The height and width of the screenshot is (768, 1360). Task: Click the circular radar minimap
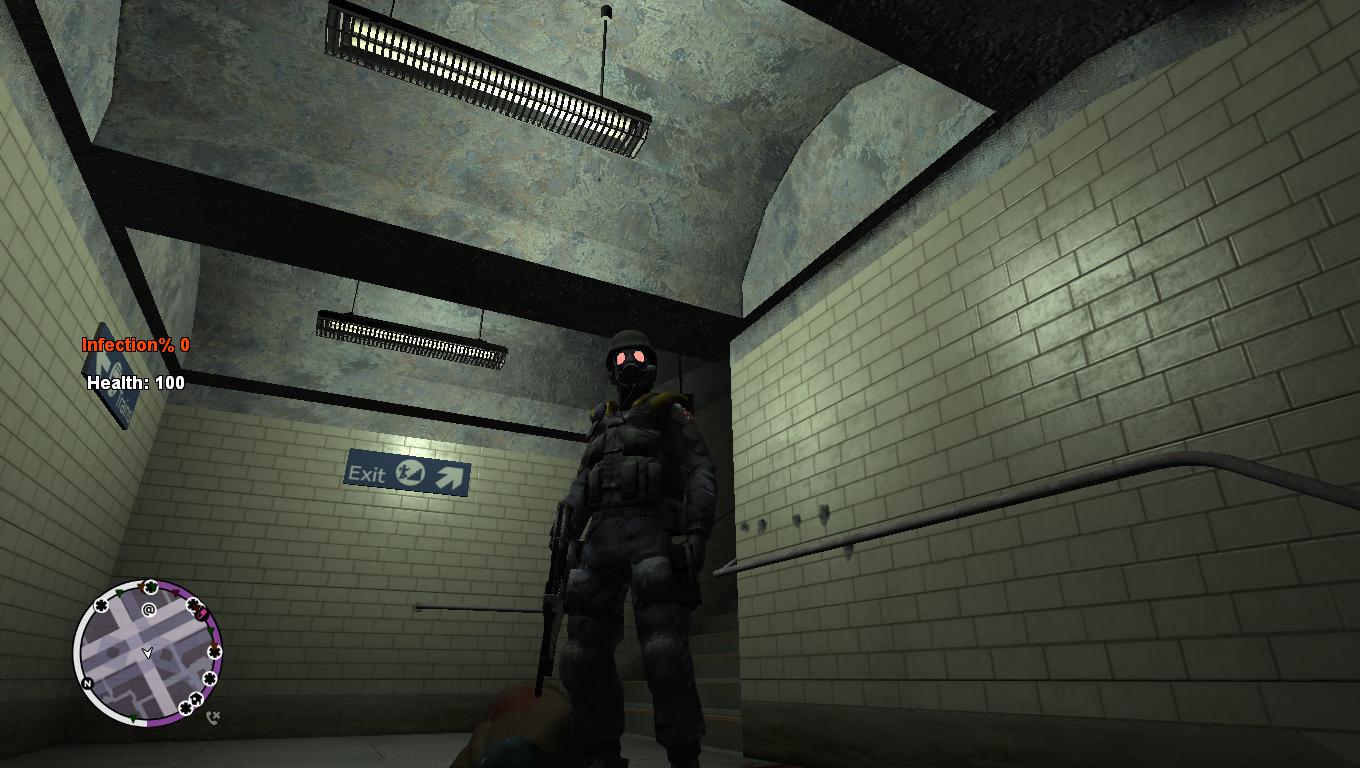(148, 652)
